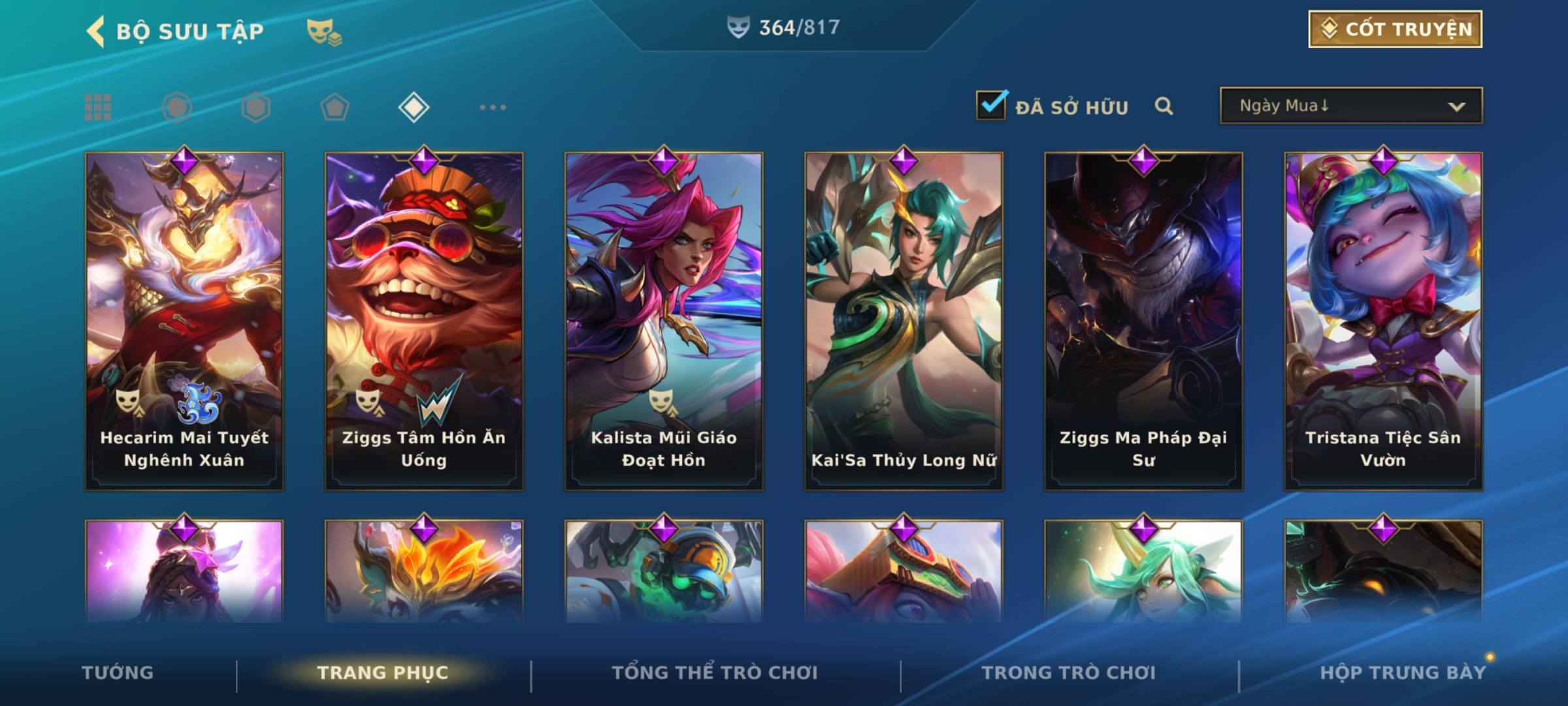Go back from Bộ Sưu Tập screen
Image resolution: width=1568 pixels, height=706 pixels.
(96, 31)
